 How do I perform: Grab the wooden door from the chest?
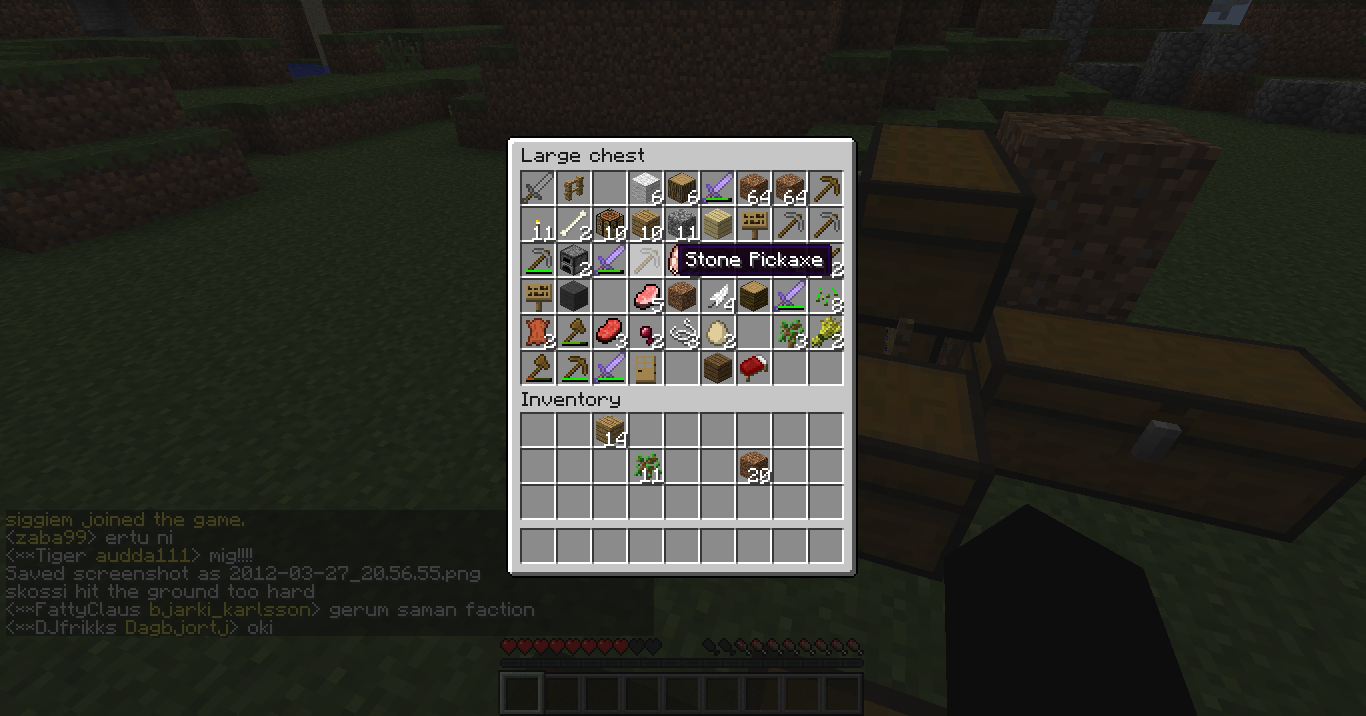[645, 369]
